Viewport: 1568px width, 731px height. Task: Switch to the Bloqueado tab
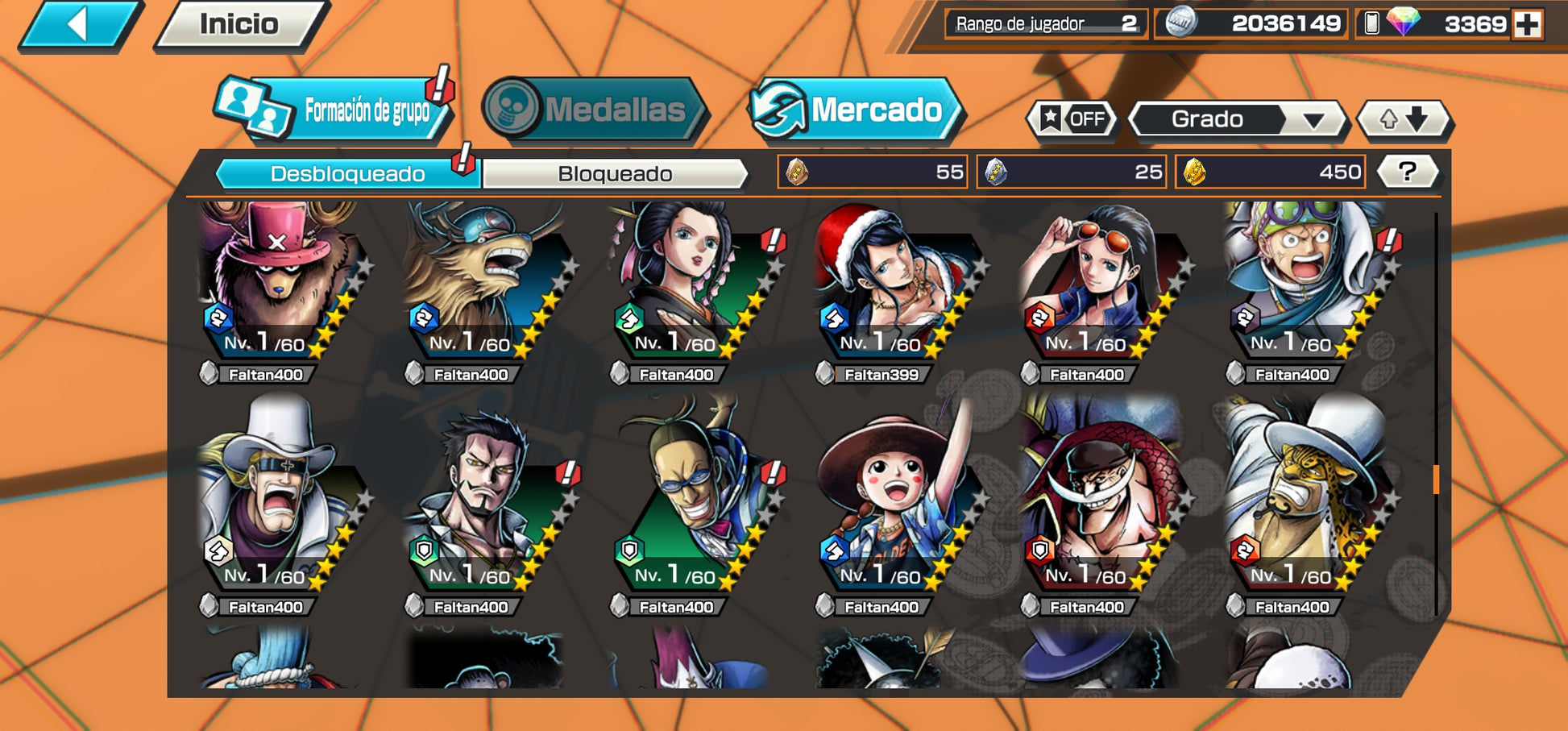615,174
